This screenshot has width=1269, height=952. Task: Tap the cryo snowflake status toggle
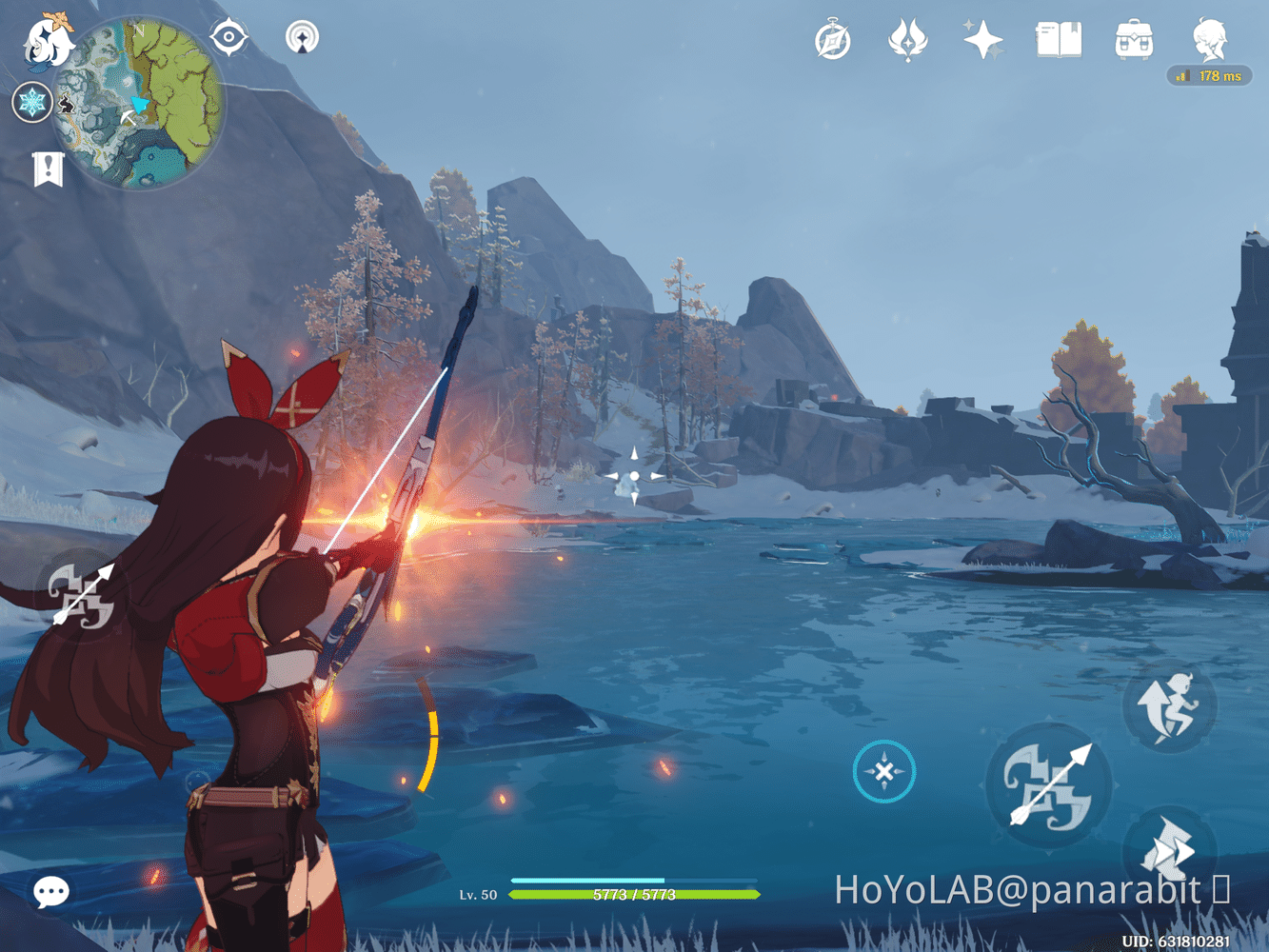(x=31, y=102)
